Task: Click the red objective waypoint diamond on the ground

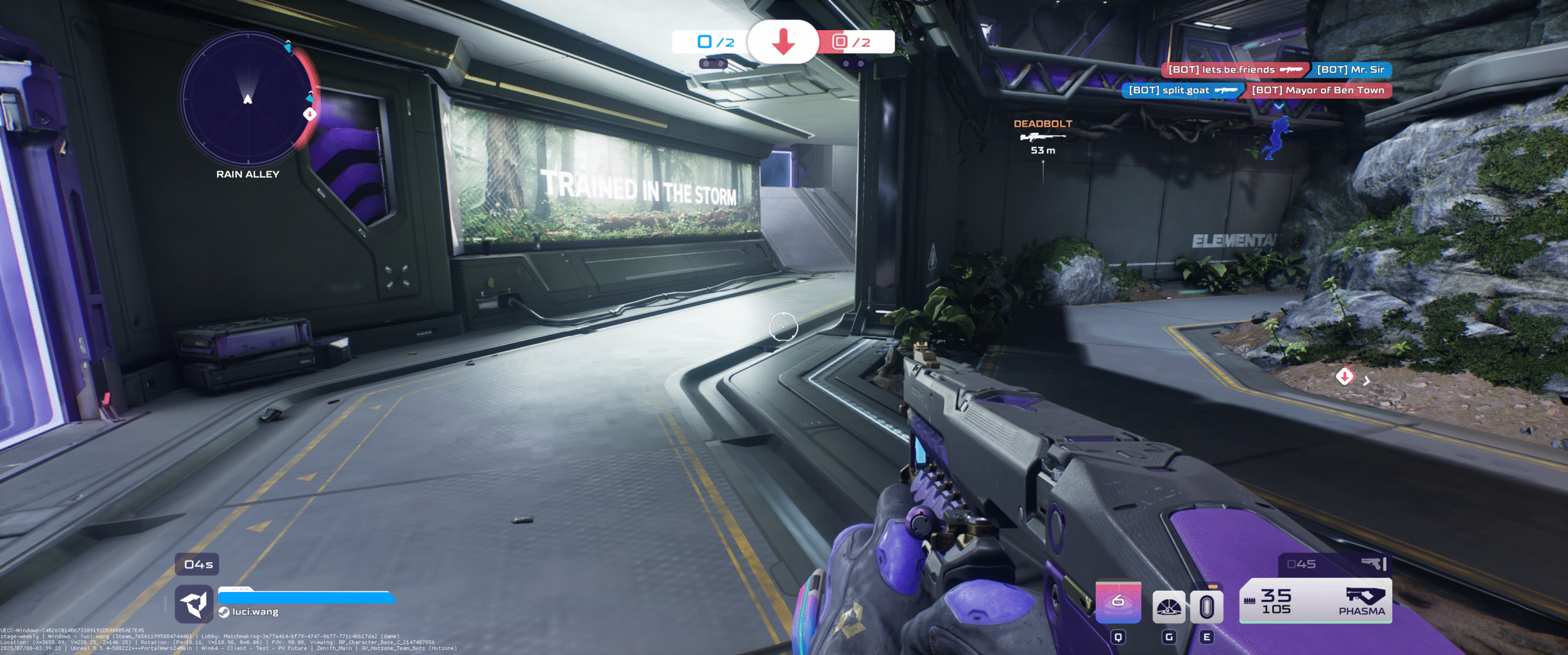Action: pyautogui.click(x=1344, y=376)
